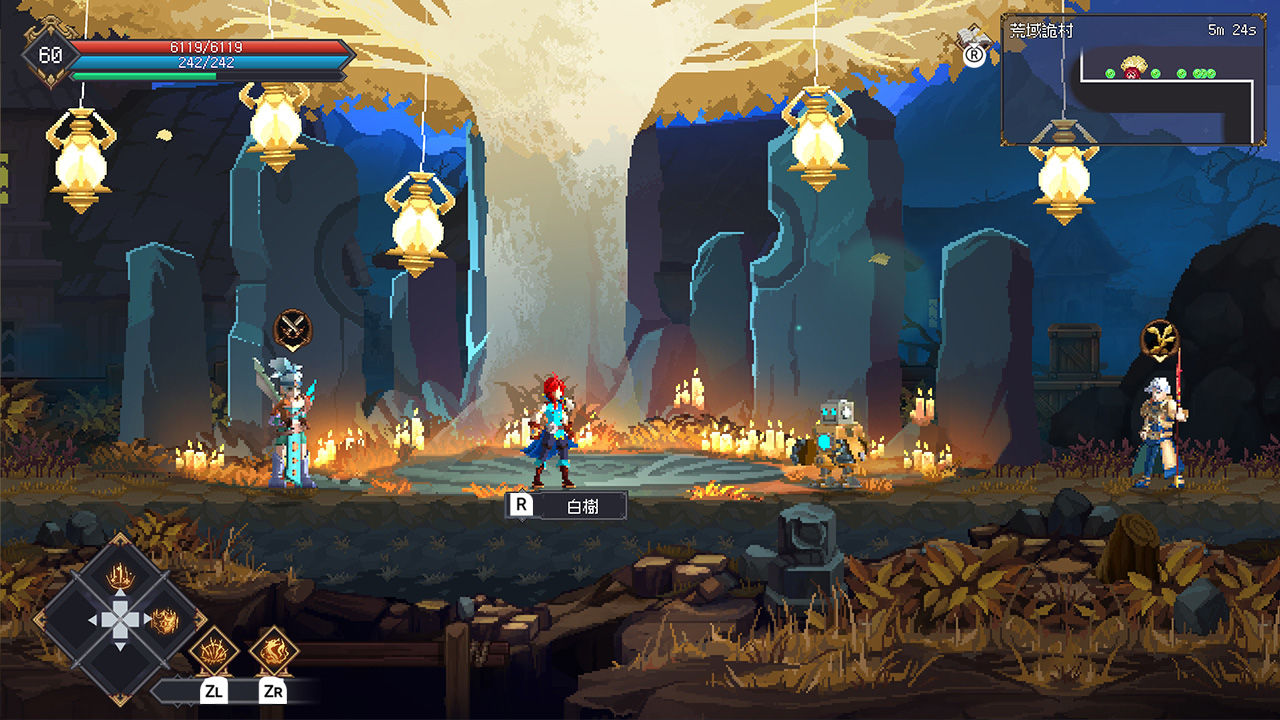Click the crossed swords marker above the armored NPC

coord(292,328)
